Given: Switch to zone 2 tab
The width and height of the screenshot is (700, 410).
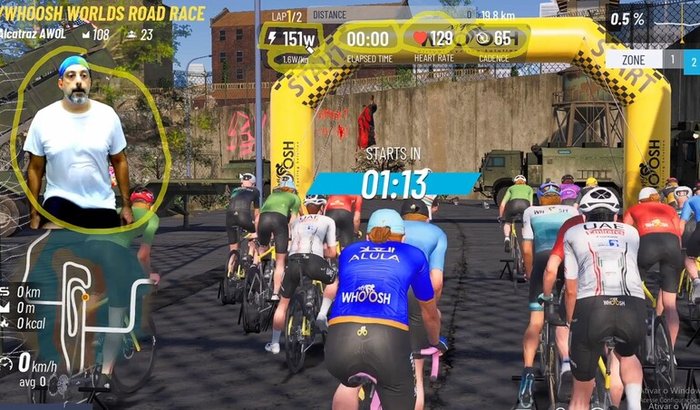Looking at the screenshot, I should click(690, 59).
